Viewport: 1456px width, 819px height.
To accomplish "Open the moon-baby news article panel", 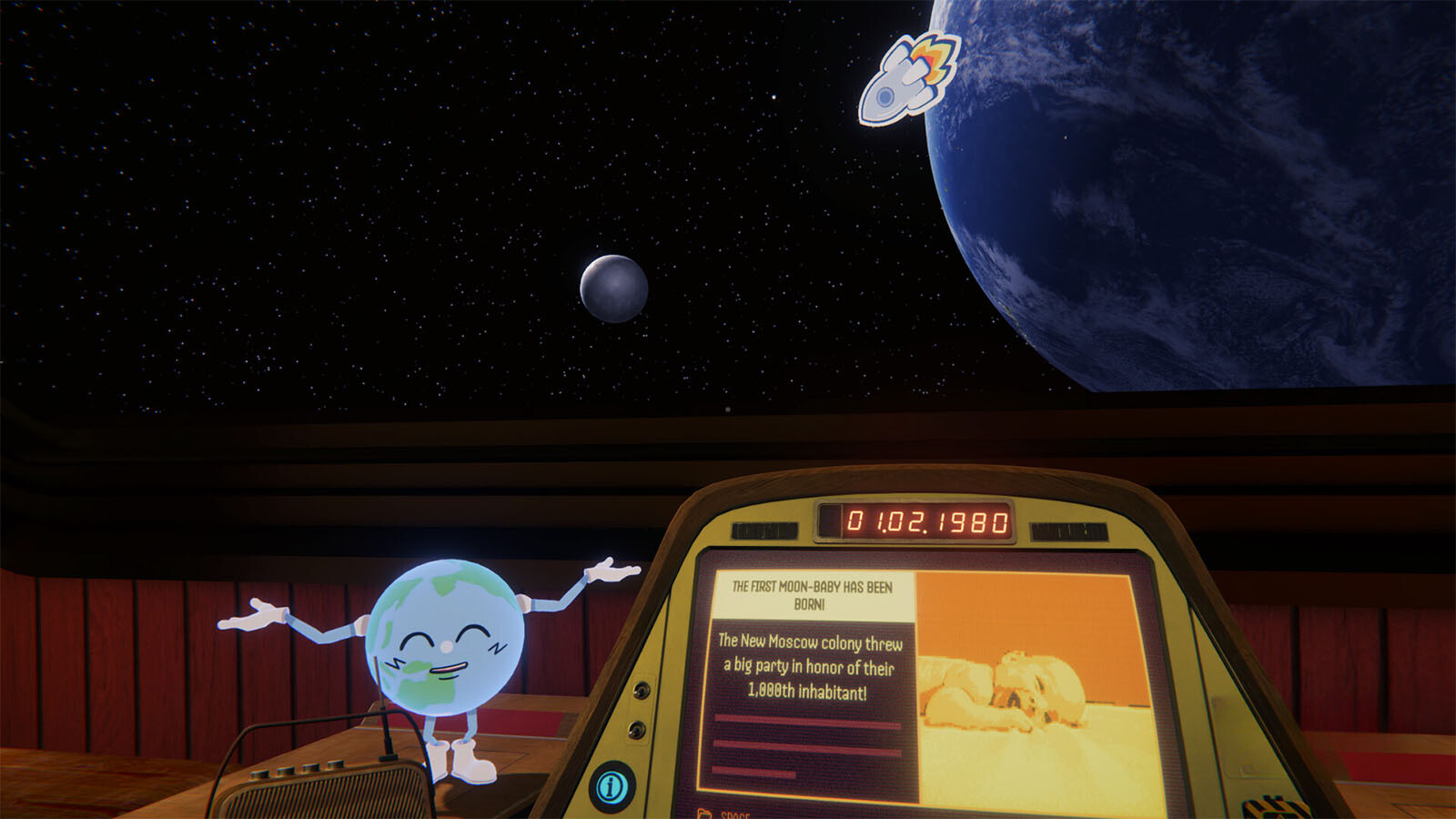I will click(810, 666).
